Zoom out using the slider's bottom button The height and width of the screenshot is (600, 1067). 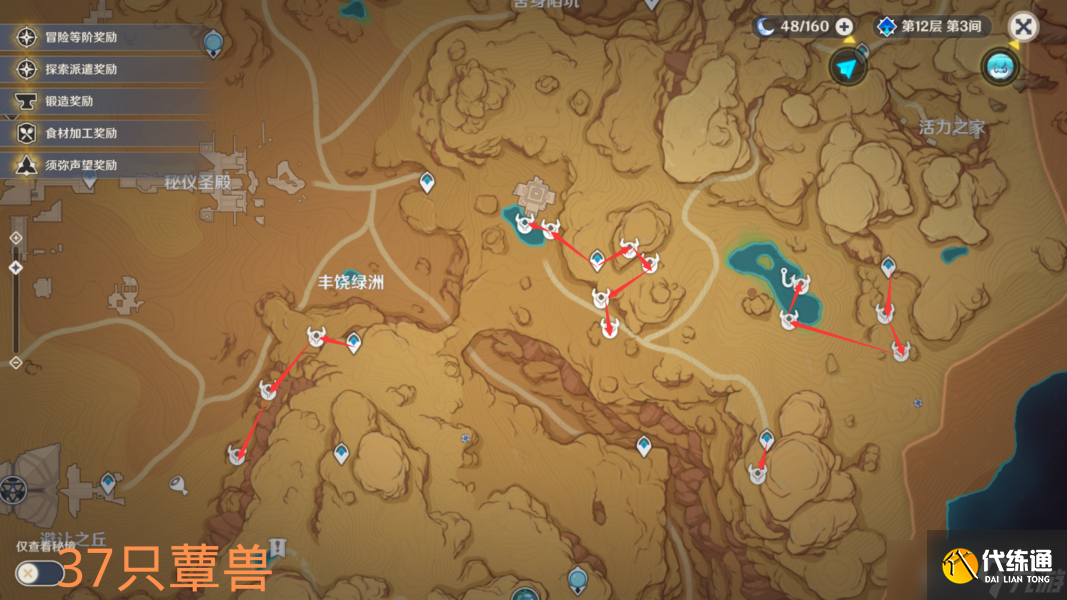[x=15, y=361]
